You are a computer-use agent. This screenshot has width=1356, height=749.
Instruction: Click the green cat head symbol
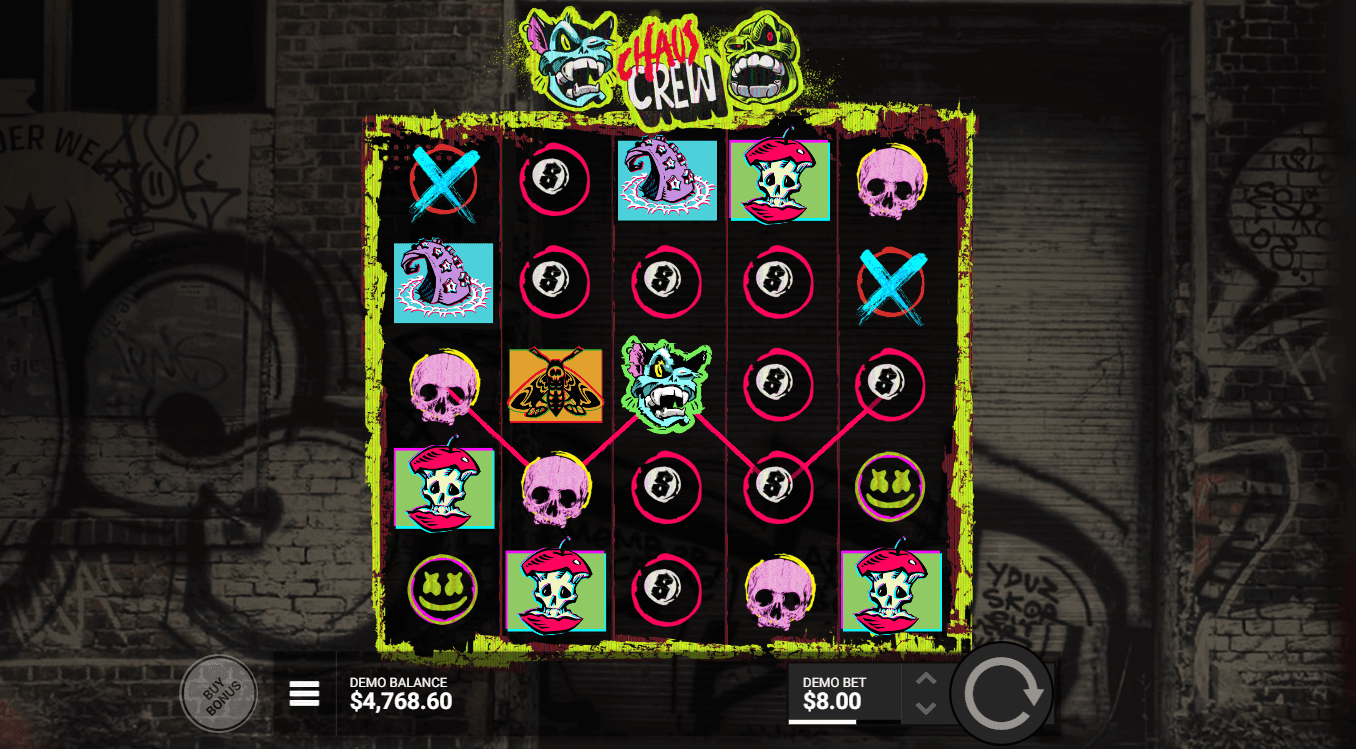[667, 385]
